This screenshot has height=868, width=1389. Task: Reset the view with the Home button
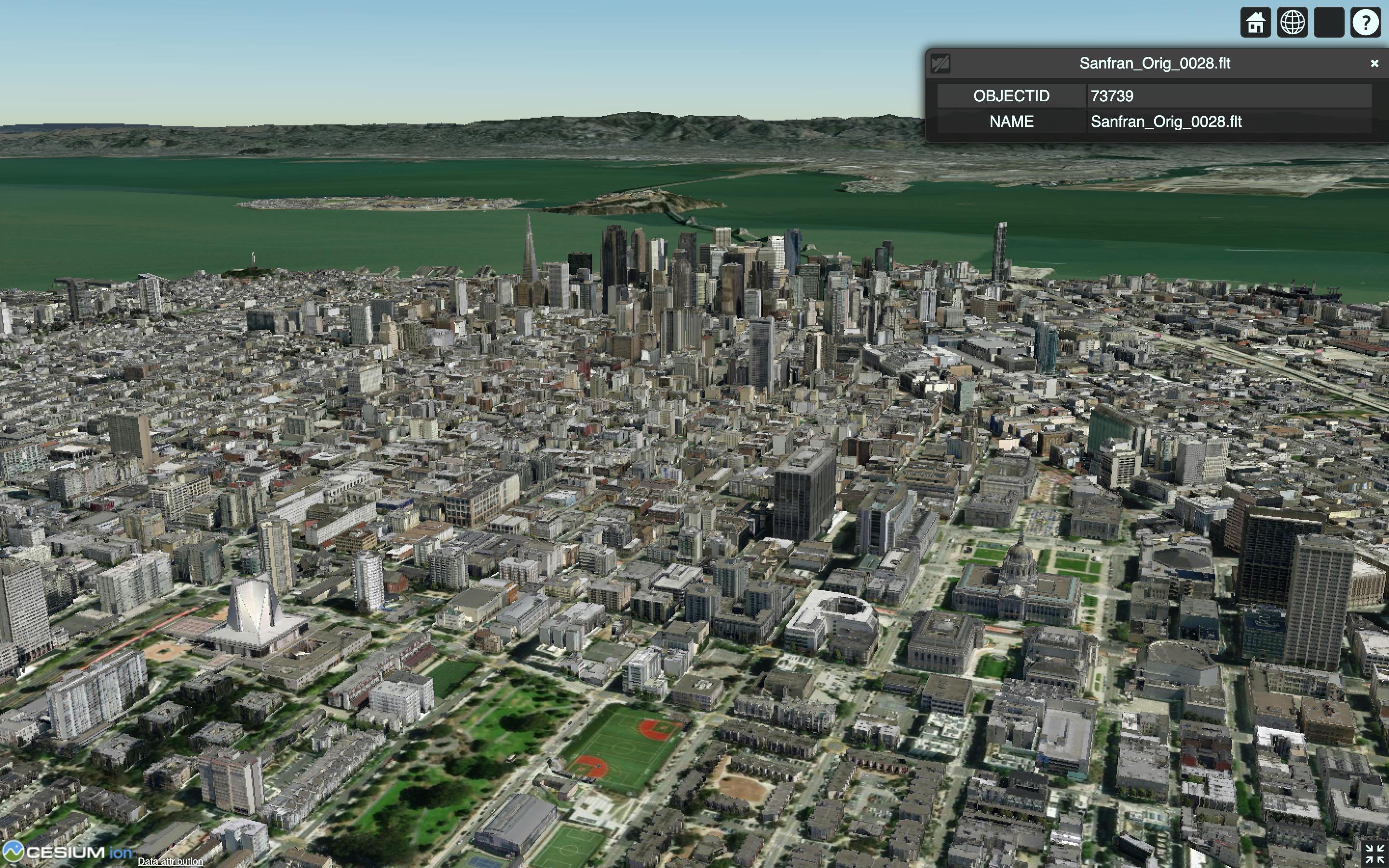(x=1256, y=22)
